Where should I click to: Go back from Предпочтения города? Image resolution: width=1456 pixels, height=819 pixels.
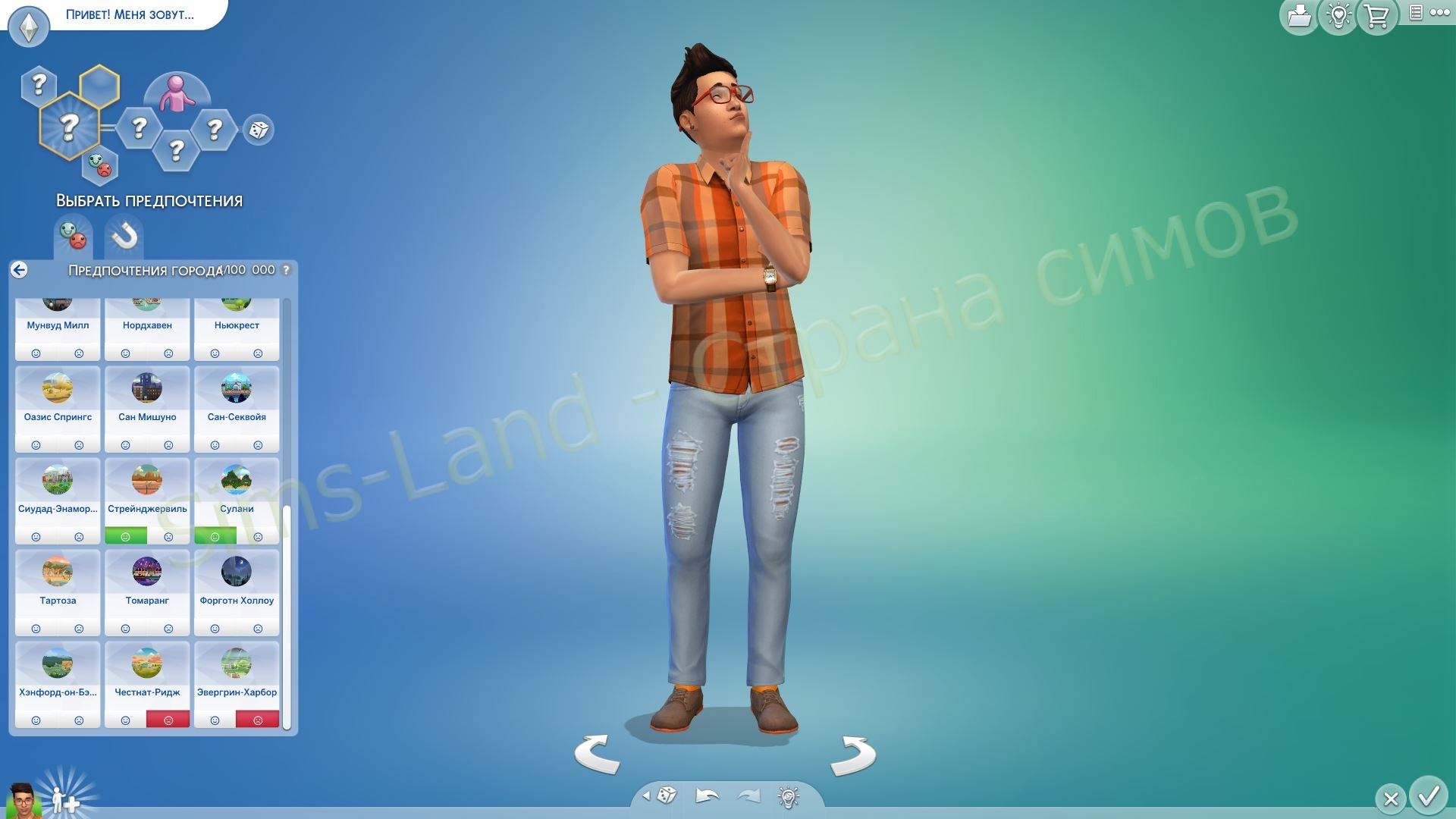(x=19, y=270)
